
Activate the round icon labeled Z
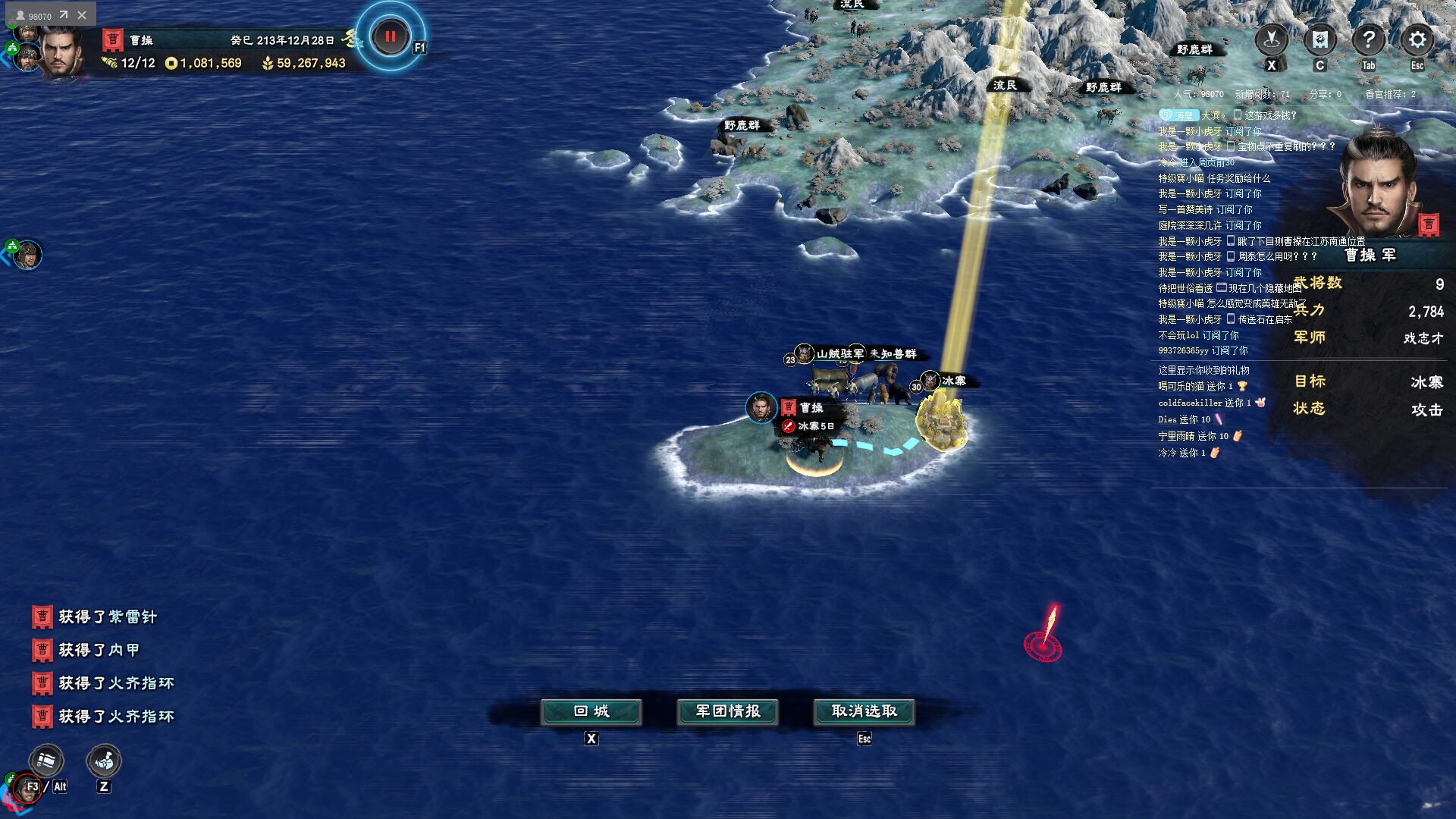tap(104, 761)
